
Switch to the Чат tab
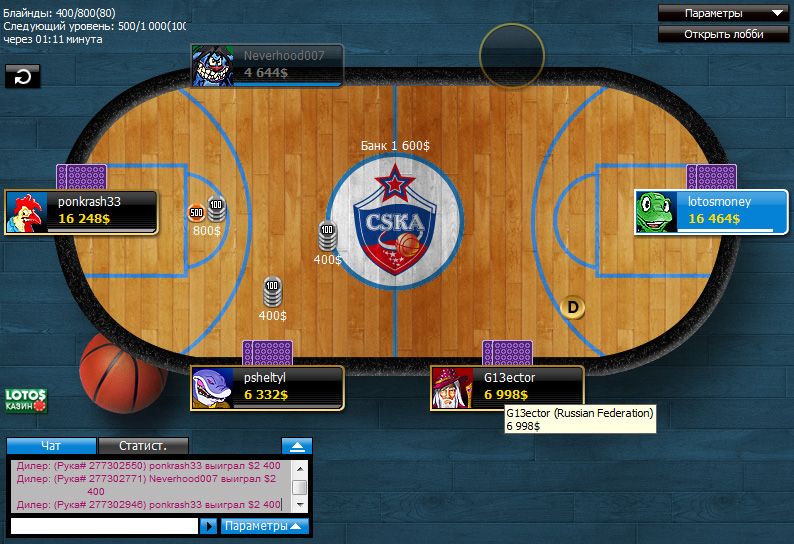coord(52,446)
